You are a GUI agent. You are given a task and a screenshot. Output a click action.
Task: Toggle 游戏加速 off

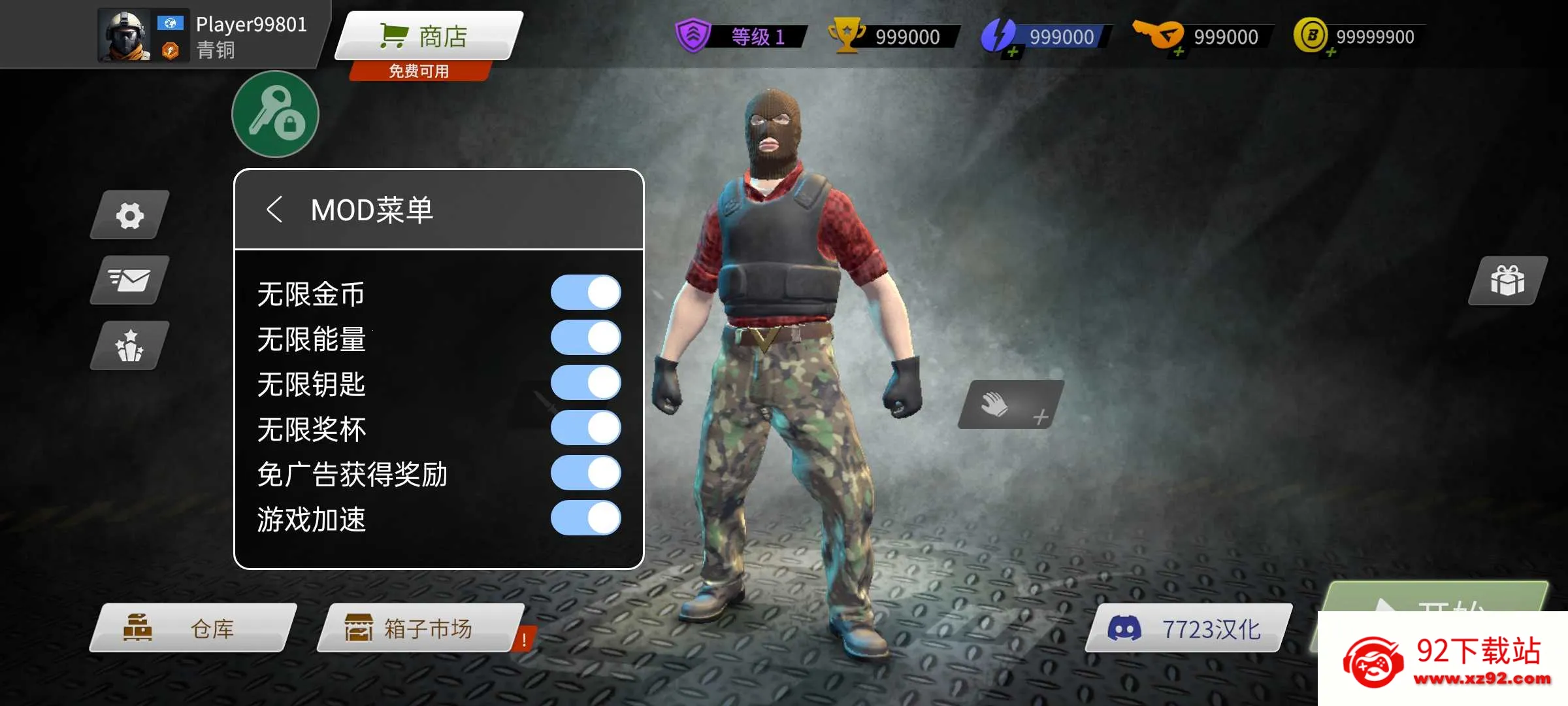click(585, 519)
